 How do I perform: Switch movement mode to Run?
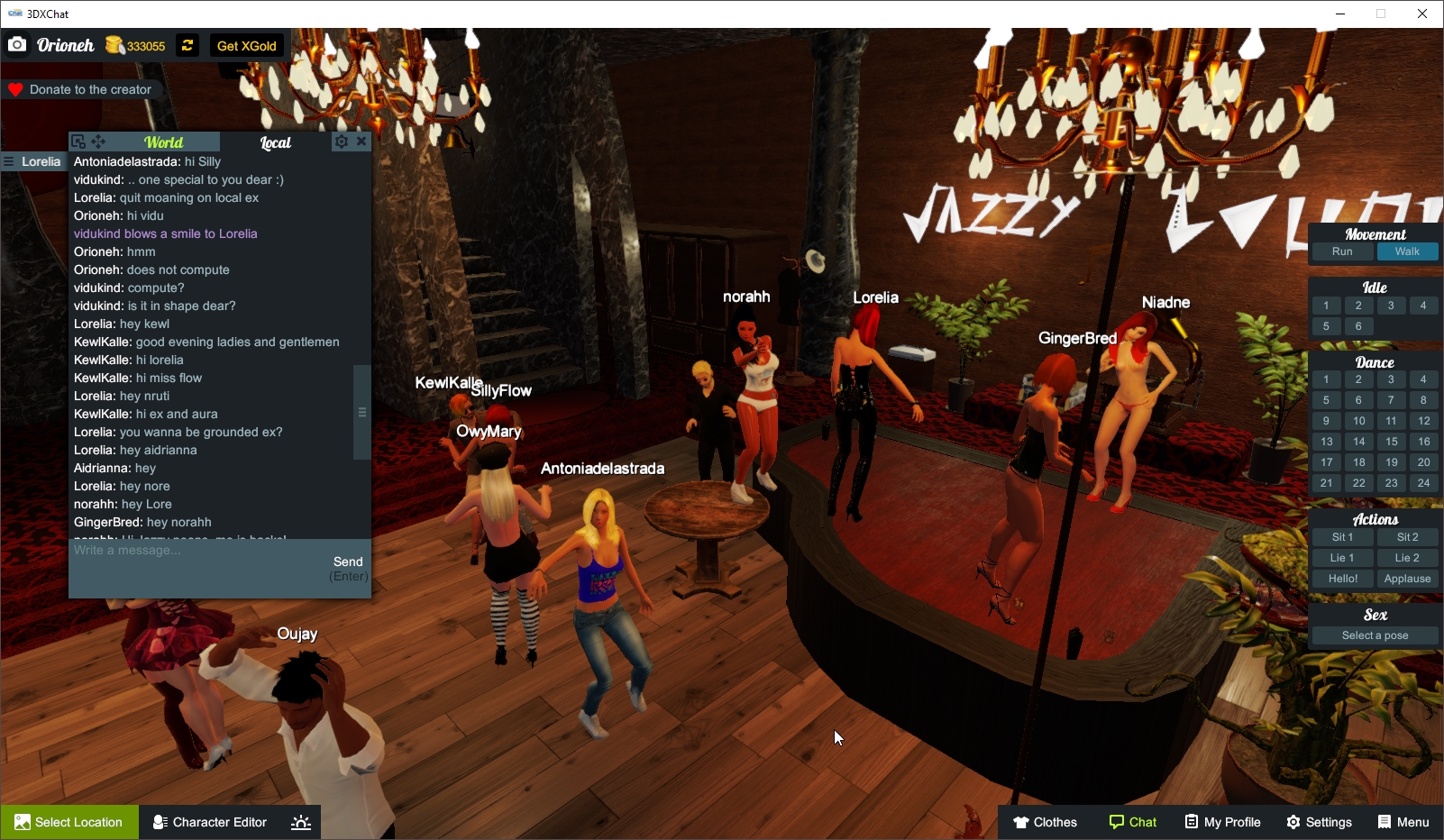pos(1342,251)
